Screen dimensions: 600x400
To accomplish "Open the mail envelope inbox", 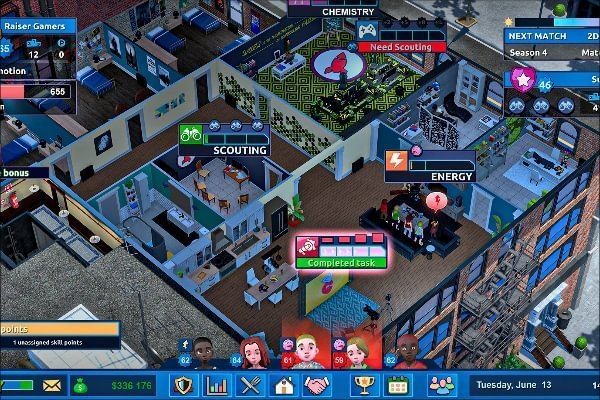I will [x=52, y=385].
